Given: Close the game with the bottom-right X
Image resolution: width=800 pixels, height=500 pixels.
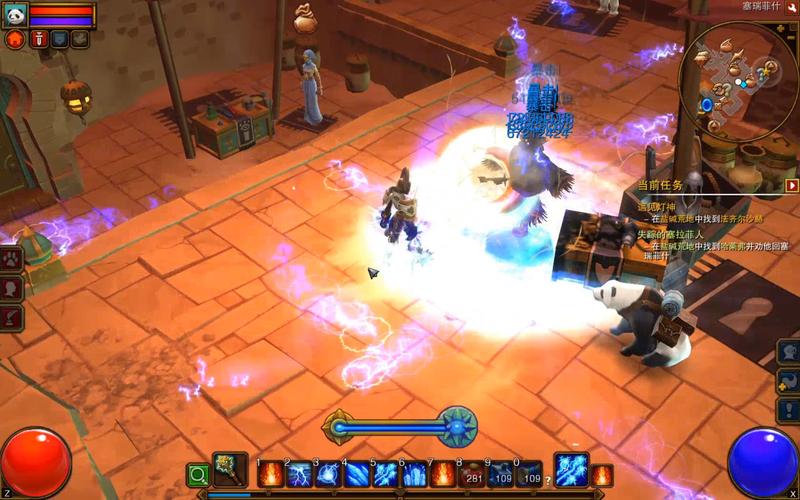Looking at the screenshot, I should [x=793, y=494].
